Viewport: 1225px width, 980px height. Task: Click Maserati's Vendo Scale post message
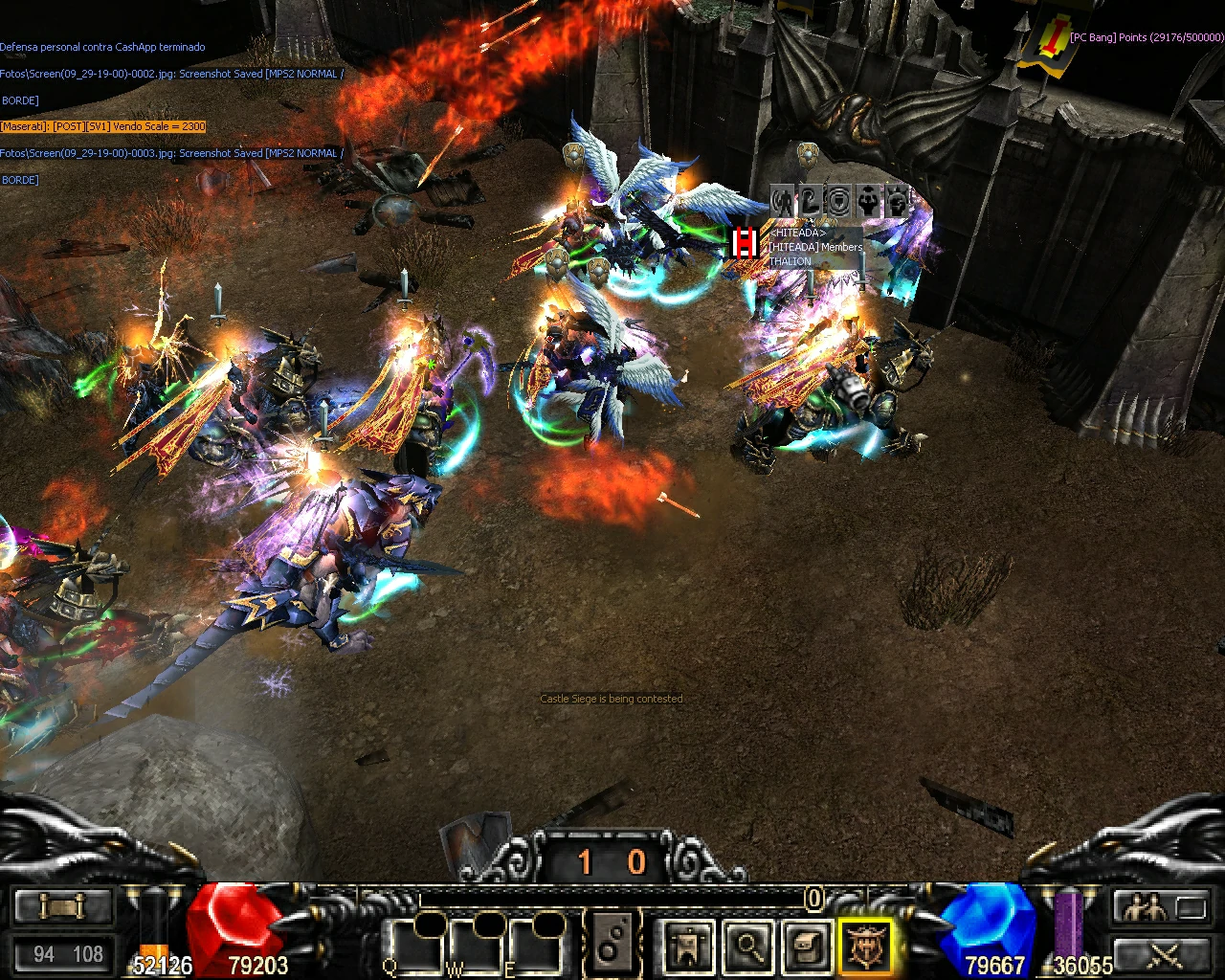(x=103, y=126)
